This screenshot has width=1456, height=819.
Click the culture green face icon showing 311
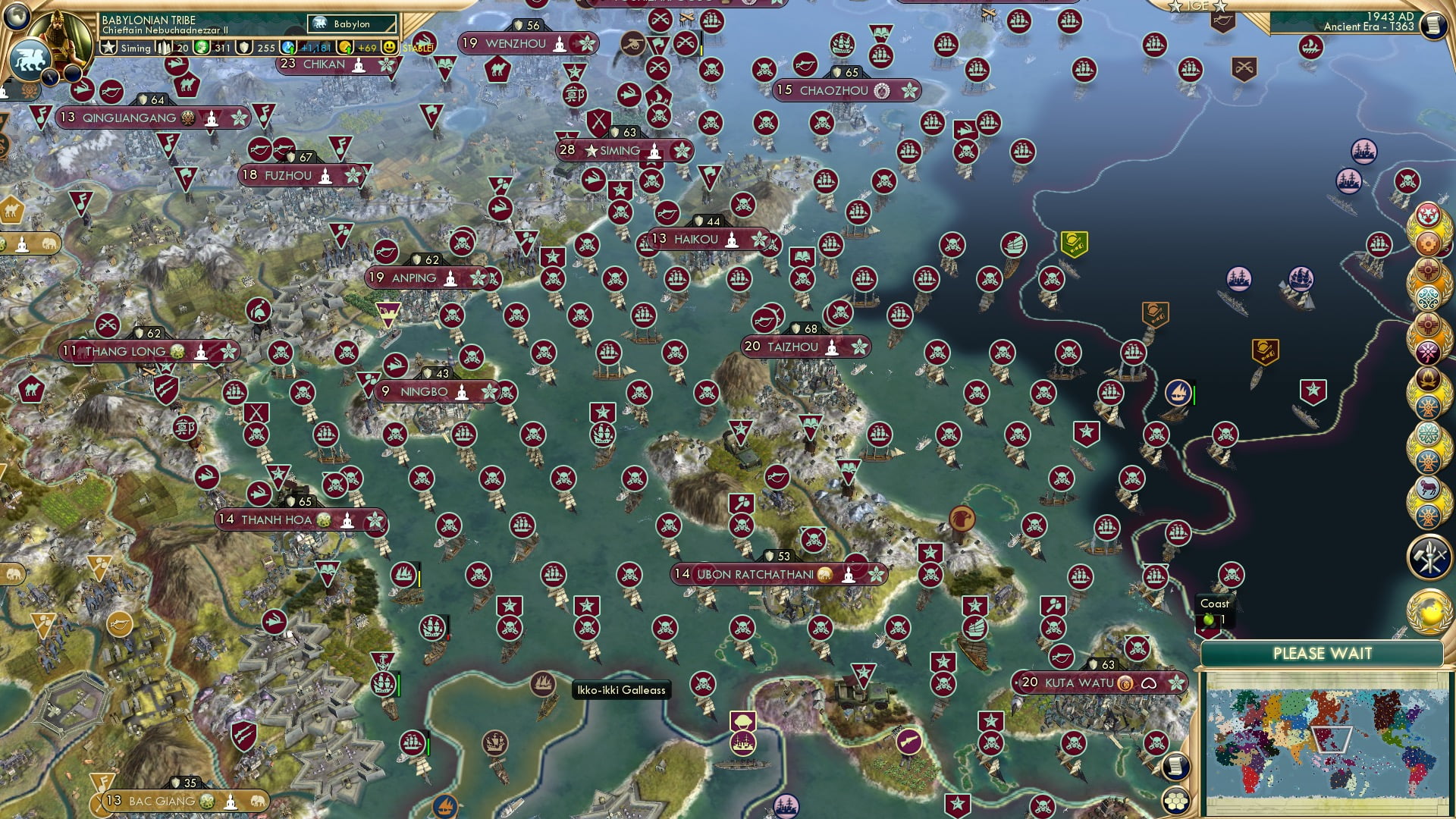click(x=200, y=47)
